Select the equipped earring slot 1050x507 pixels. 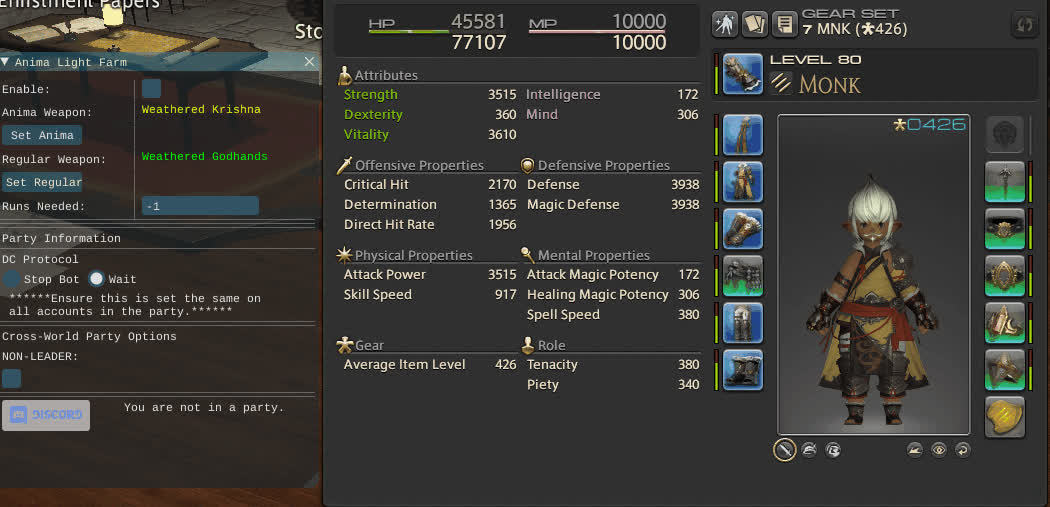pyautogui.click(x=1005, y=182)
